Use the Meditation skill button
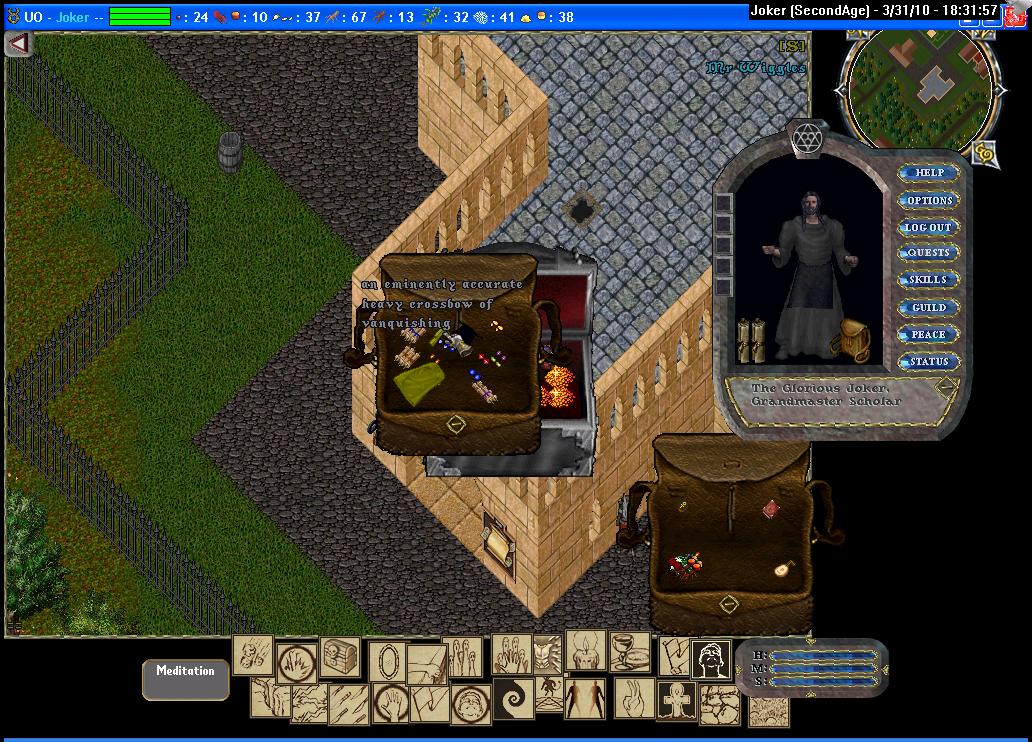Image resolution: width=1032 pixels, height=742 pixels. tap(186, 679)
